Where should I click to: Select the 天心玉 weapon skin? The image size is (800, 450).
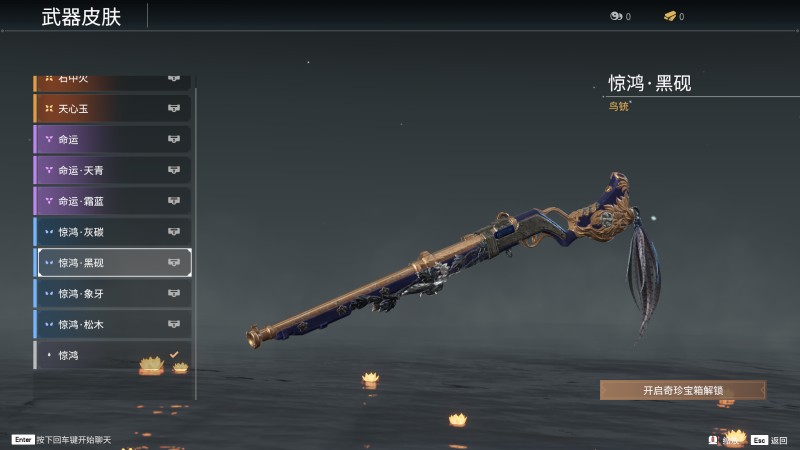click(112, 108)
